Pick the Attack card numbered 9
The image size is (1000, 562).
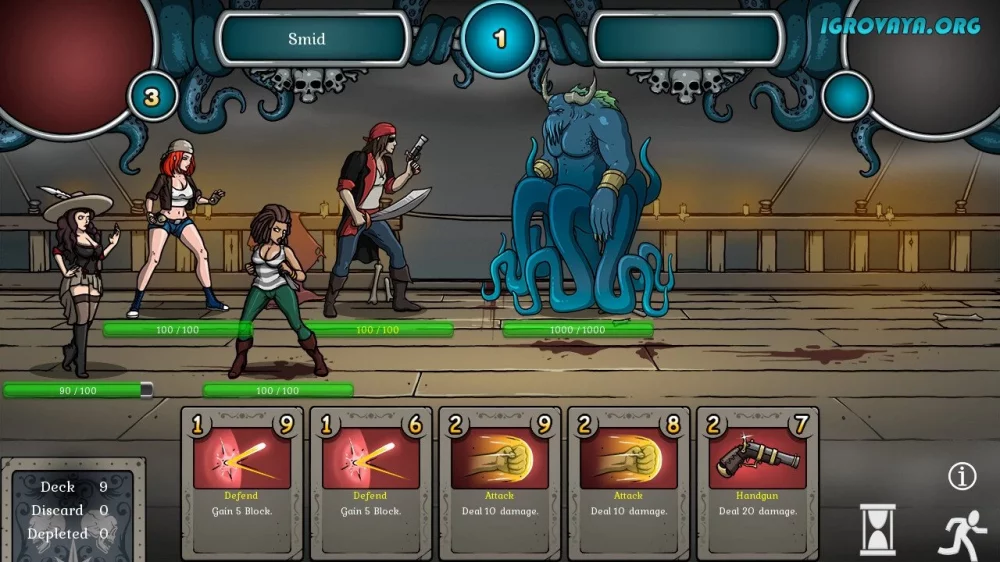(x=499, y=482)
